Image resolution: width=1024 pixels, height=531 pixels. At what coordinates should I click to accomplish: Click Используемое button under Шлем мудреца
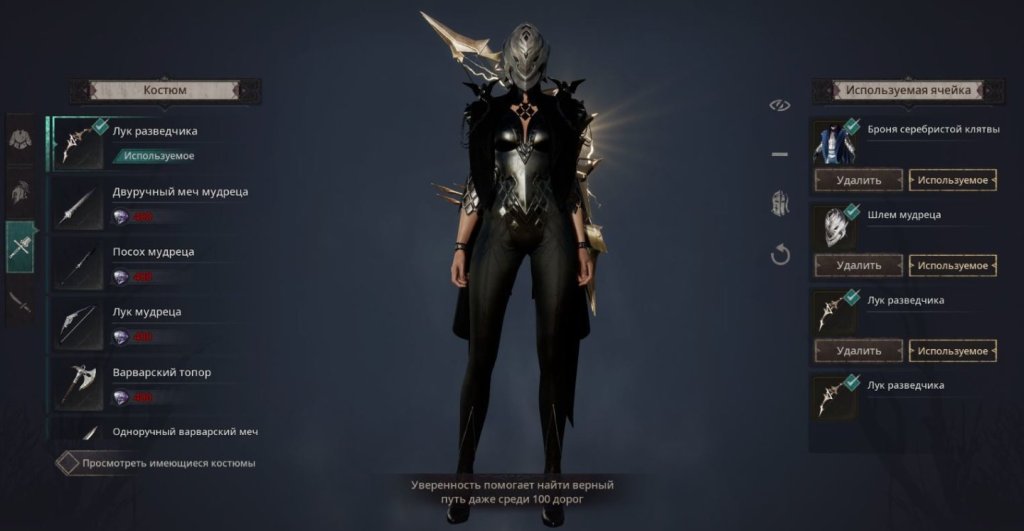pos(953,266)
